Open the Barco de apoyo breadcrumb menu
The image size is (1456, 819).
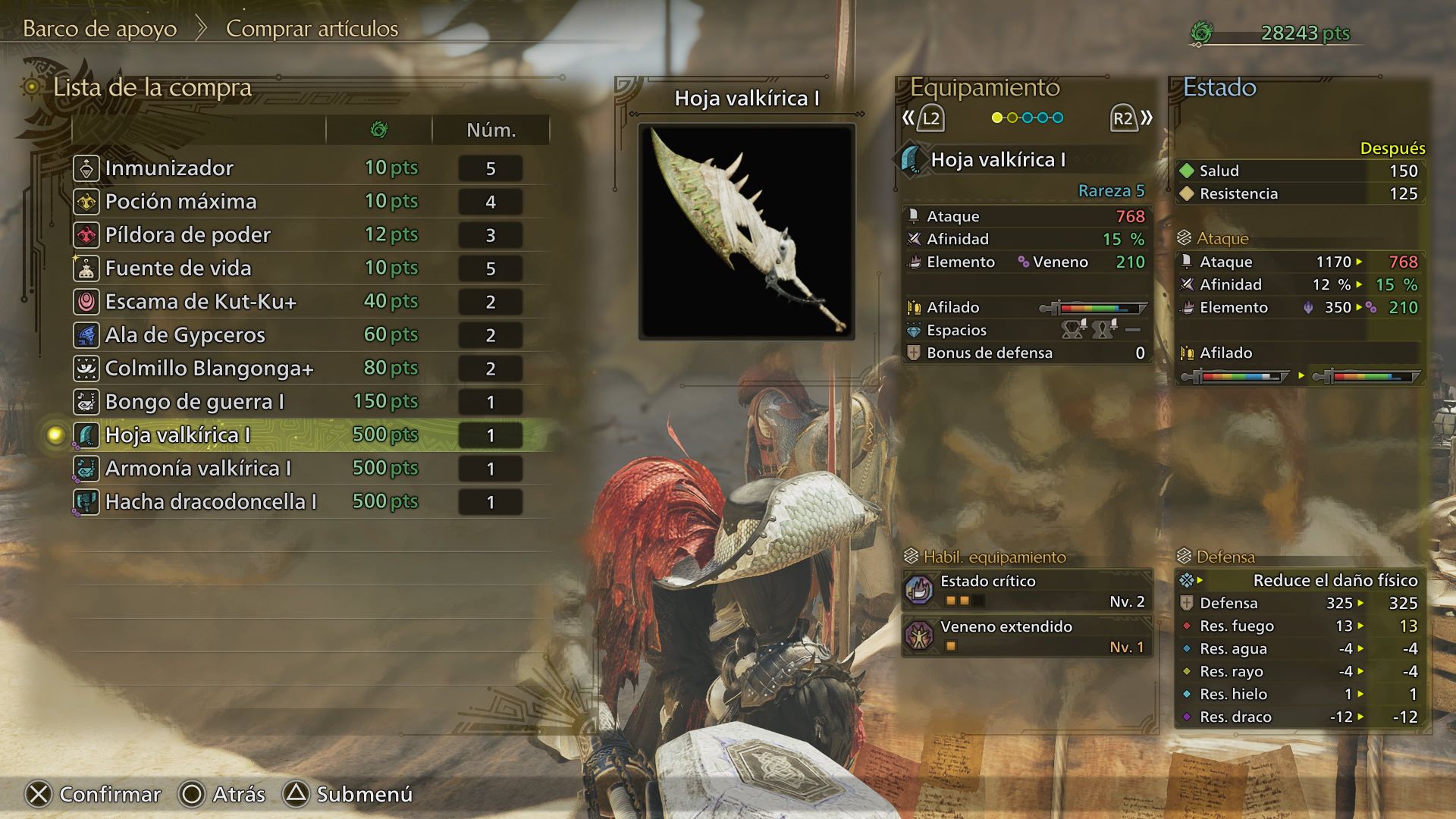coord(100,29)
